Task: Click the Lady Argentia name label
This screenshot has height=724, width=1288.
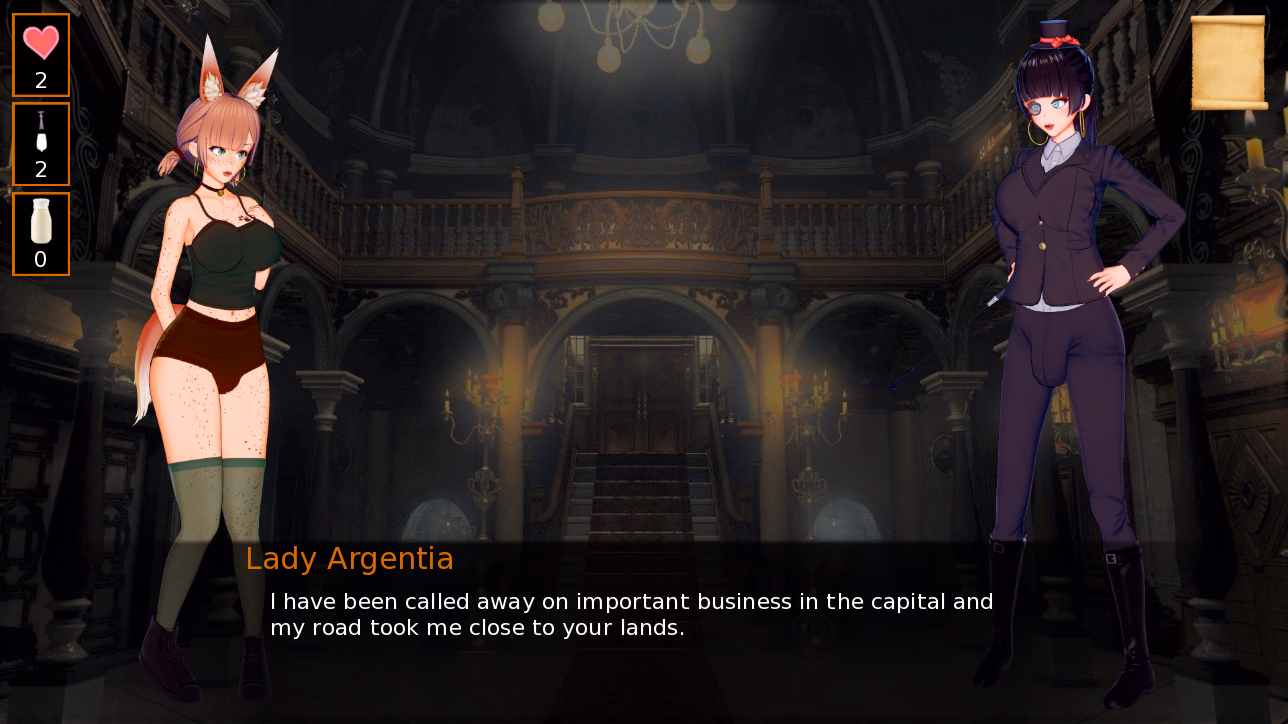Action: [350, 559]
